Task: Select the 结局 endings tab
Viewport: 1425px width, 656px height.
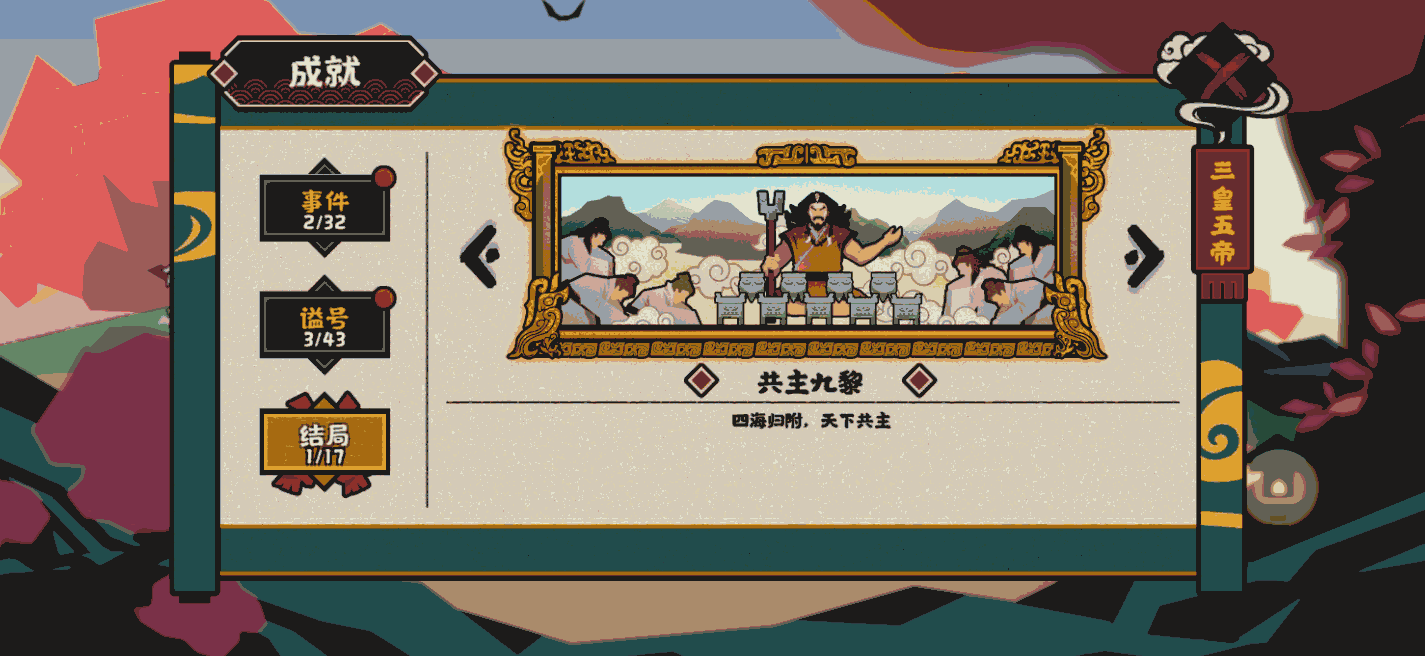Action: pos(324,442)
